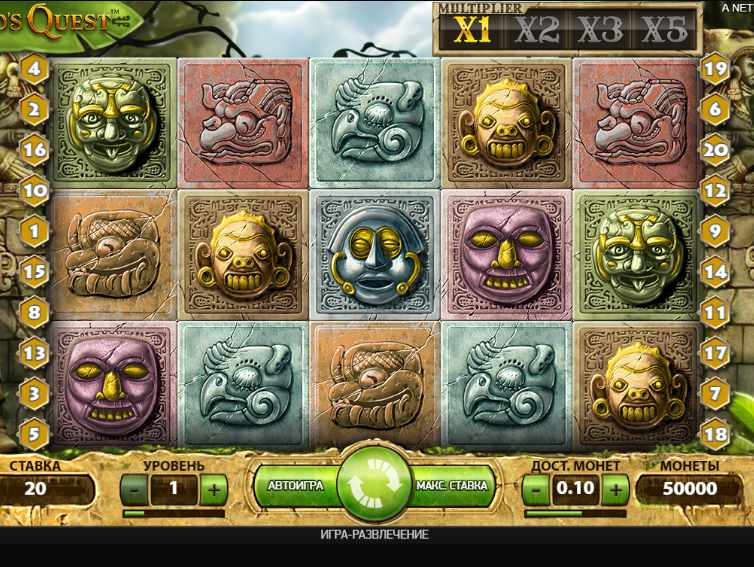Image resolution: width=754 pixels, height=567 pixels.
Task: Show payline number 5
Action: 35,434
